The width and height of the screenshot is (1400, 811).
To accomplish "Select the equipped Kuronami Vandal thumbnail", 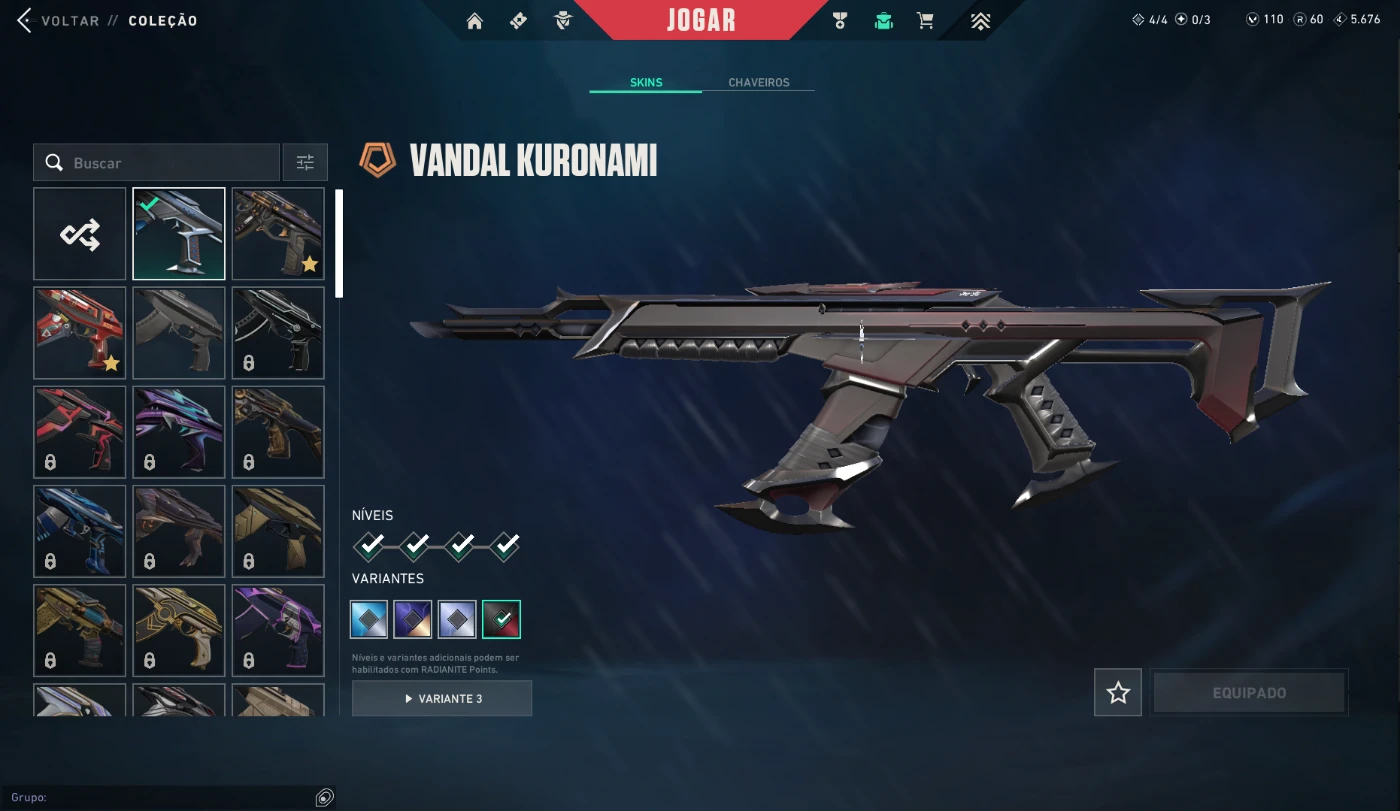I will (179, 234).
